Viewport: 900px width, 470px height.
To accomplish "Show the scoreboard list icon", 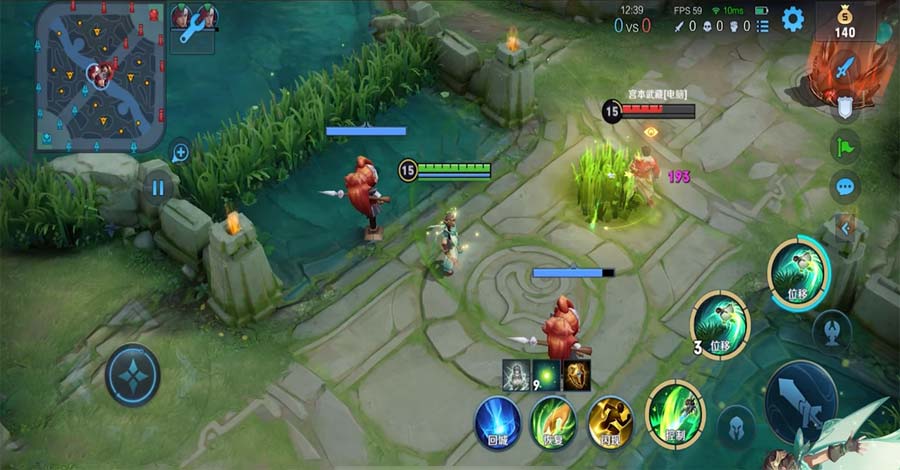I will tap(763, 26).
